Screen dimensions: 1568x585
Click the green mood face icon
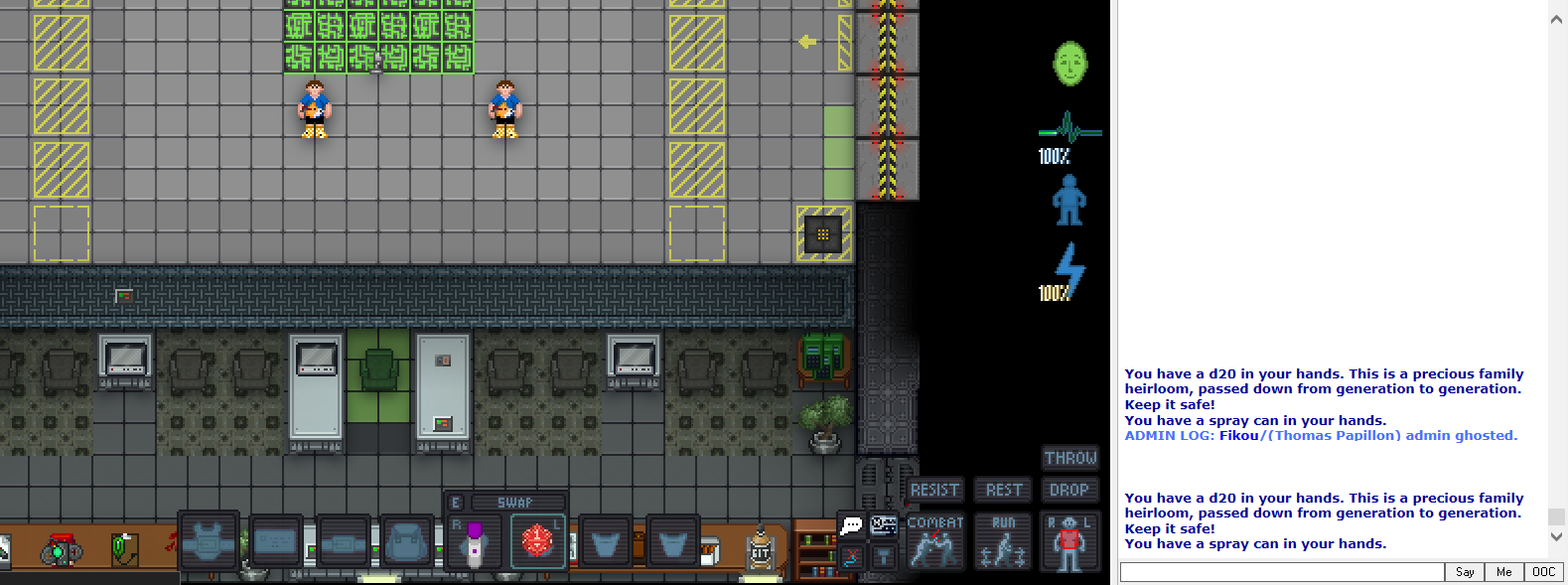tap(1069, 64)
